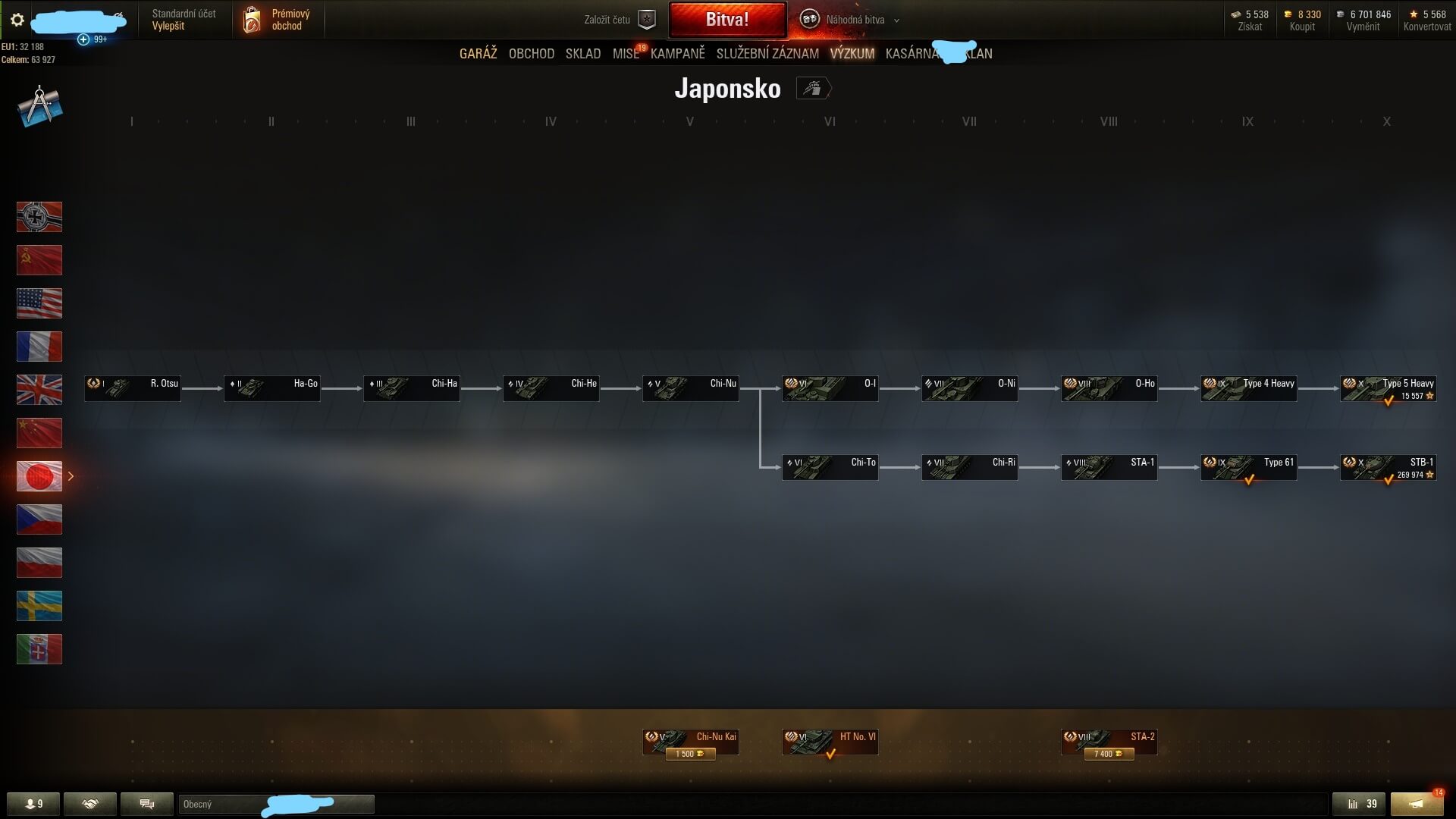Image resolution: width=1456 pixels, height=819 pixels.
Task: Switch to the GARÁŽ tab
Action: 478,54
